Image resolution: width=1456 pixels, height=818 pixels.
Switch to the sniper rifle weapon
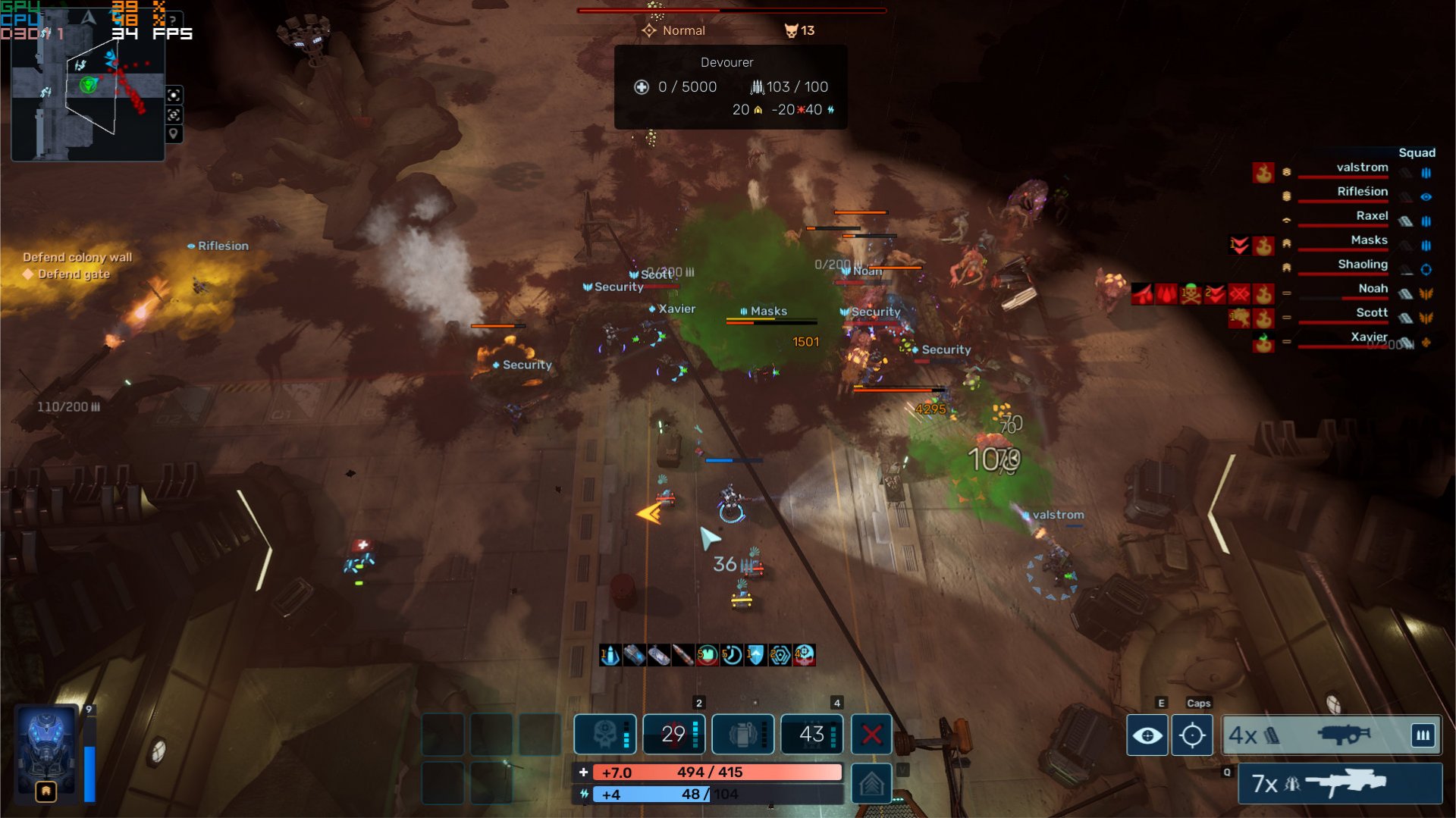pos(1339,783)
